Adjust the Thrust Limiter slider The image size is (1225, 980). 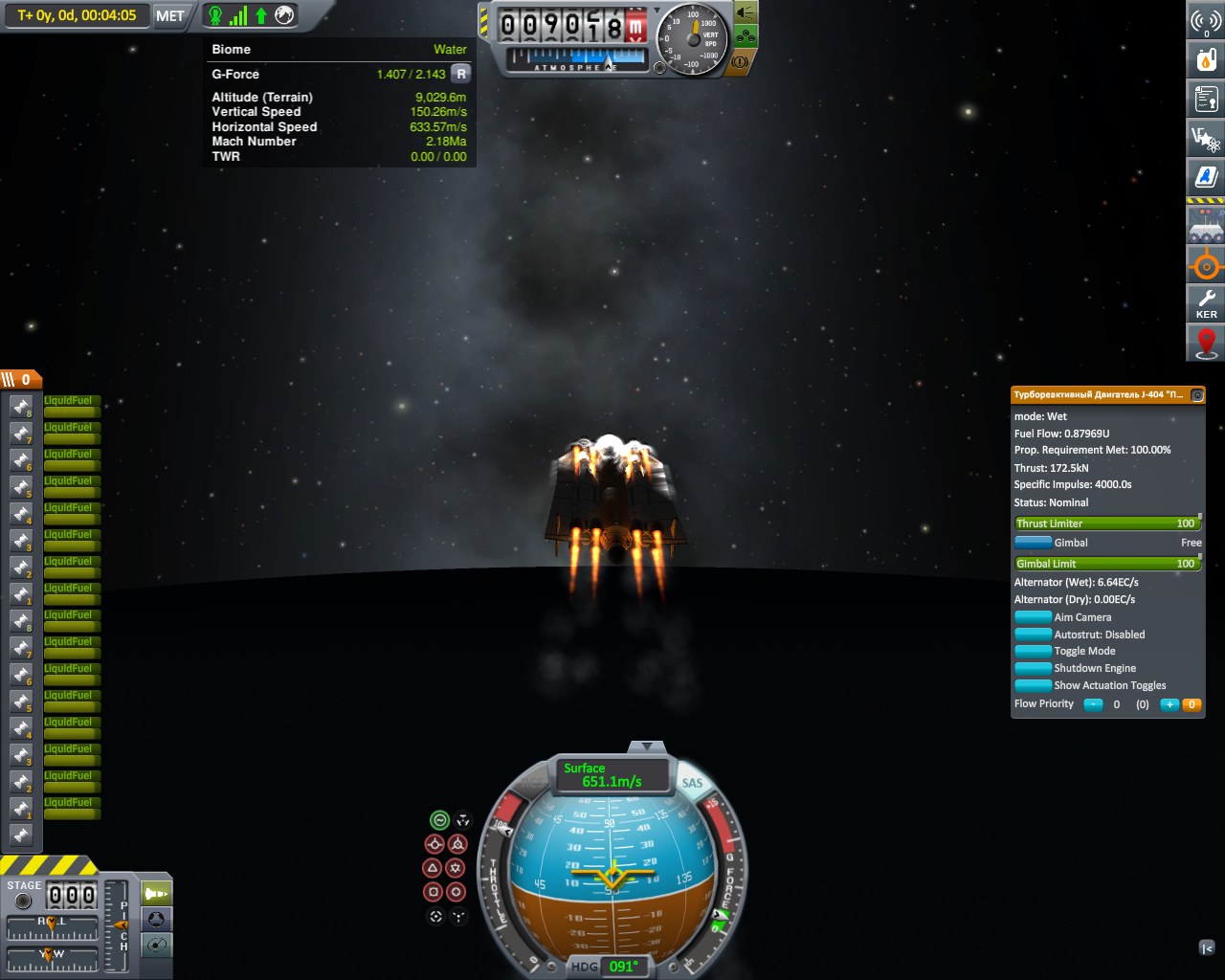[x=1105, y=523]
